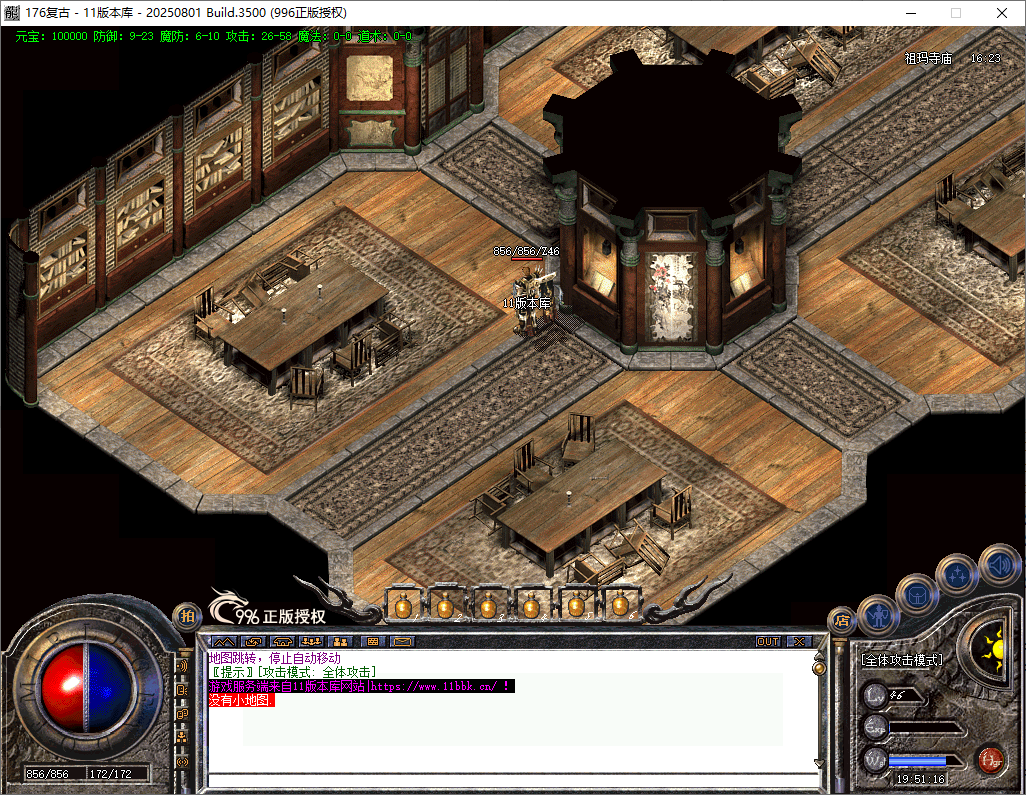Close the game with the chat bar X button
Screen dimensions: 1026x795
click(799, 641)
